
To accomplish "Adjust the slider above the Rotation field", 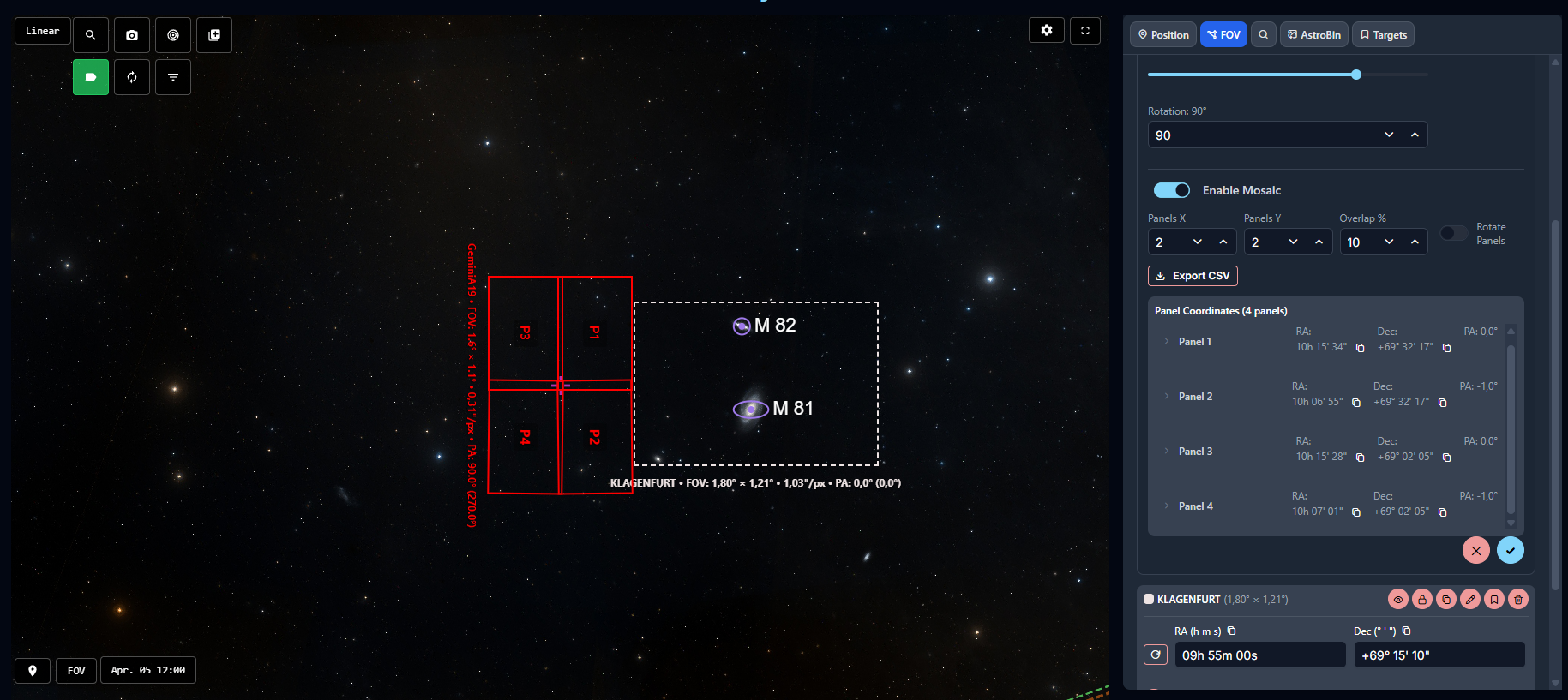I will 1355,75.
